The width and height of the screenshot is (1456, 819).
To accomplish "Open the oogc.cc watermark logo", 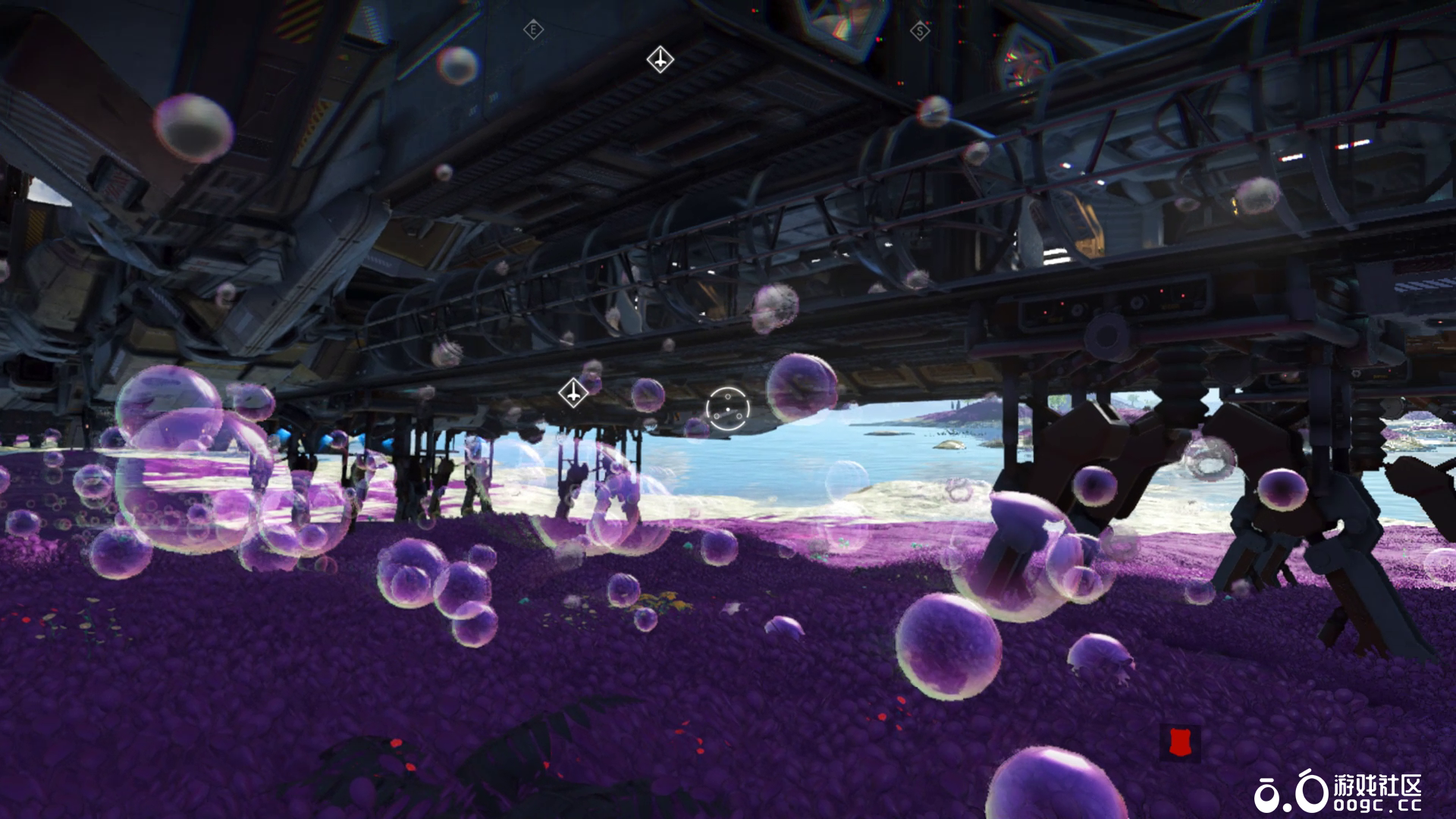I will pos(1337,792).
